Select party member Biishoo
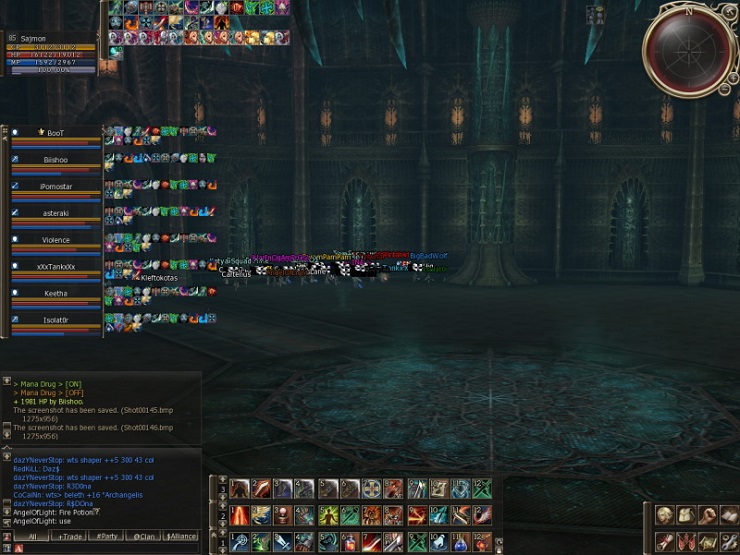 point(56,160)
